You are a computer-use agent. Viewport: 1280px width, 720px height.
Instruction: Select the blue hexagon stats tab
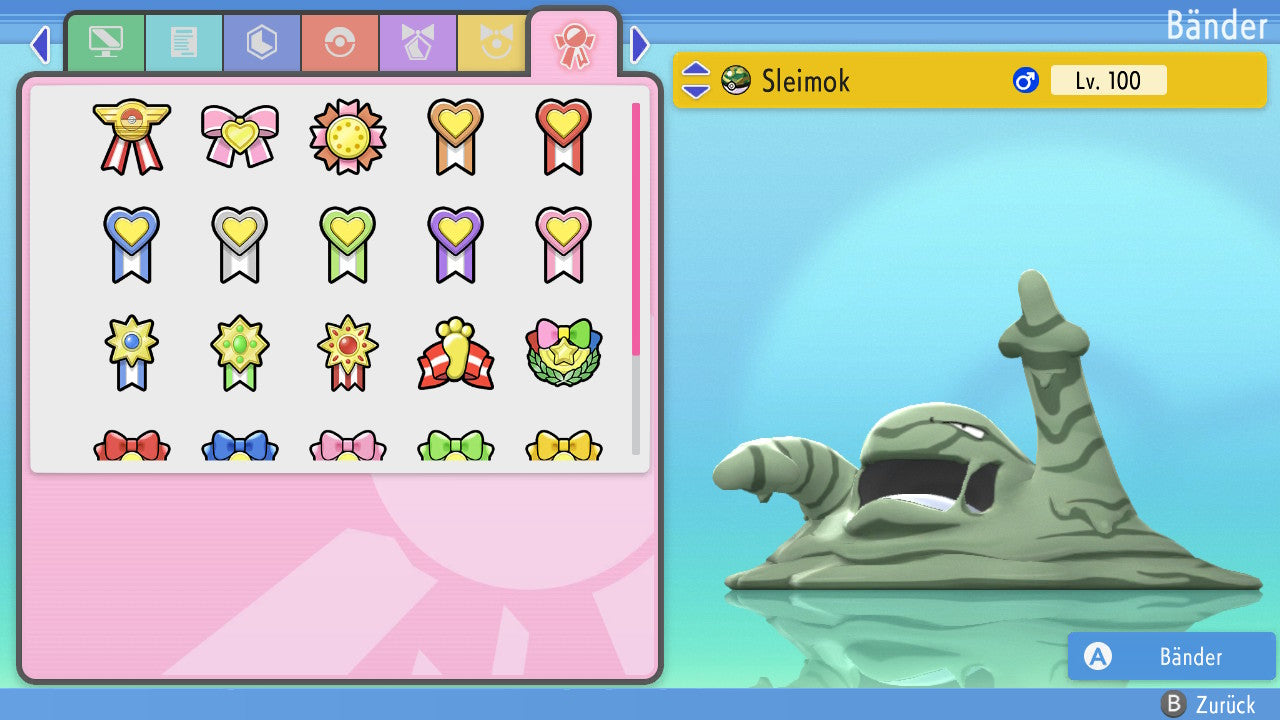tap(262, 43)
